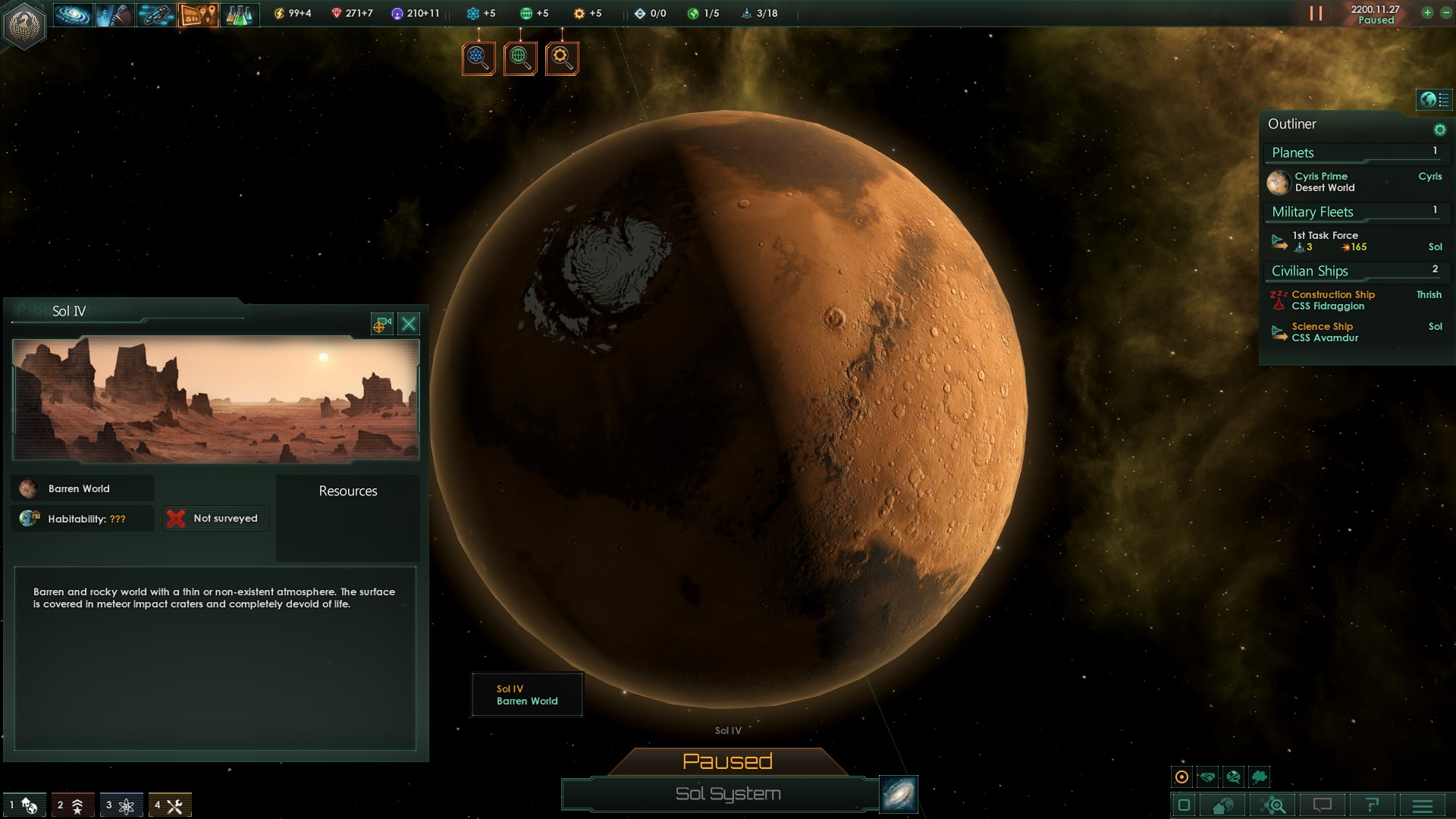The image size is (1456, 819).
Task: Open the green flasks research button
Action: pyautogui.click(x=239, y=14)
